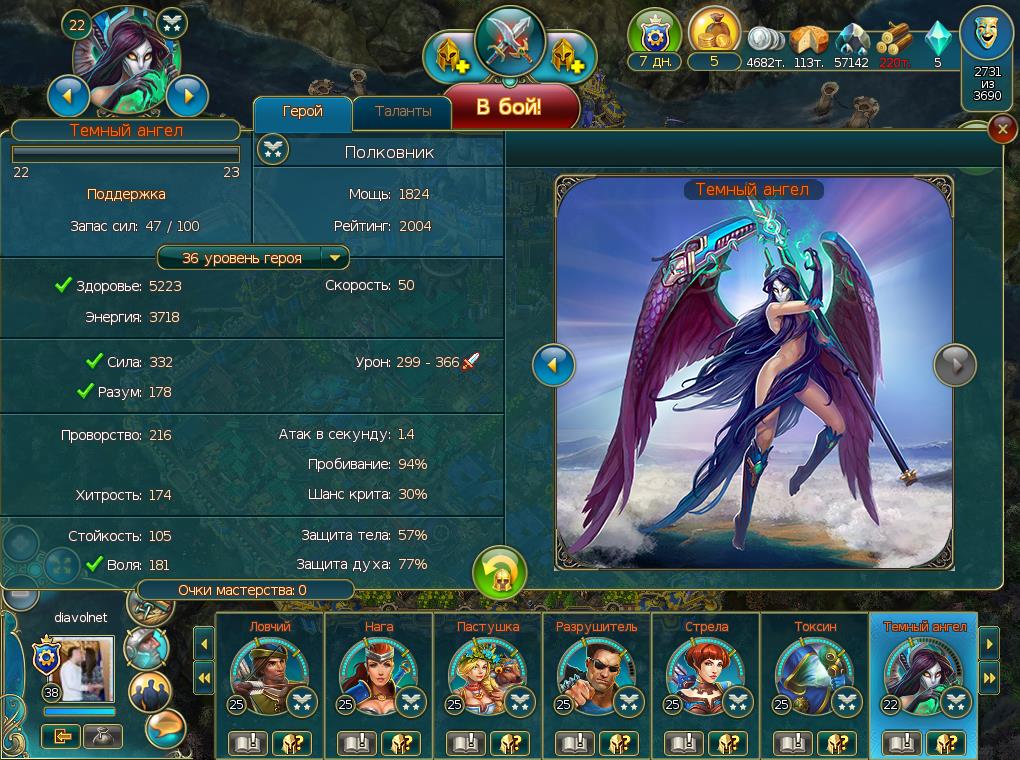
Task: Switch to the Таланты tab
Action: coord(403,112)
